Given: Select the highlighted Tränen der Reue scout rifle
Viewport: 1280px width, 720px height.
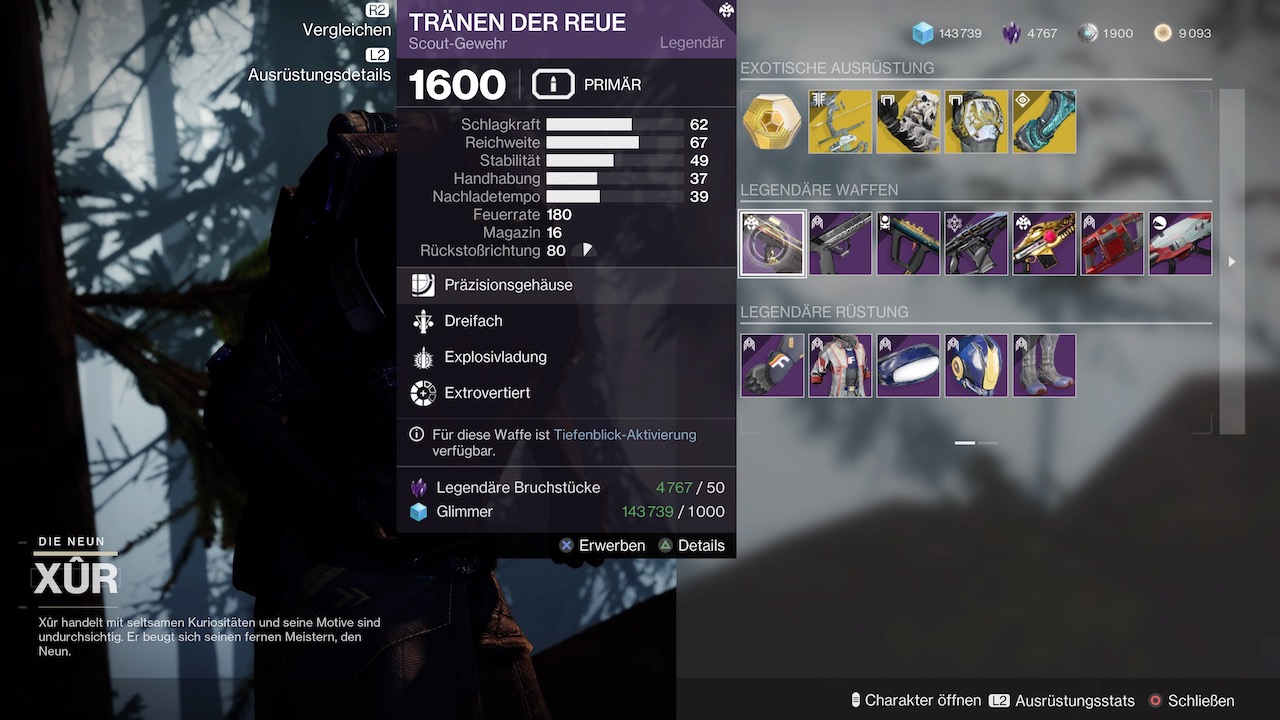Looking at the screenshot, I should pyautogui.click(x=772, y=243).
